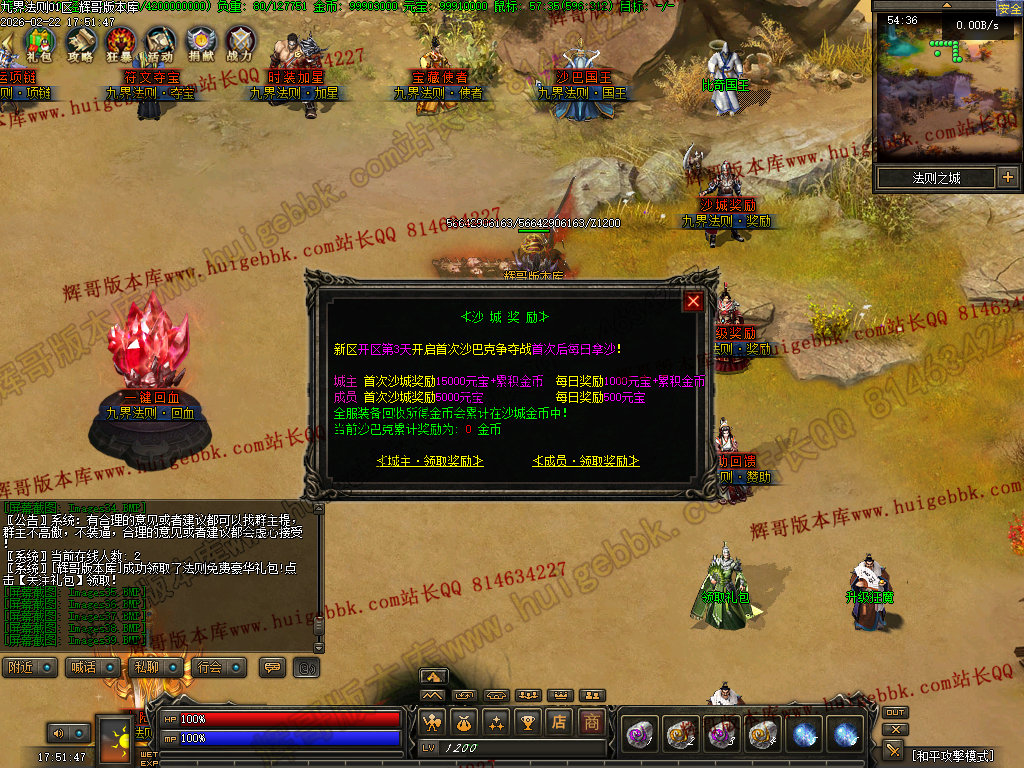Open the 店 shop button
The image size is (1024, 768).
[x=560, y=722]
